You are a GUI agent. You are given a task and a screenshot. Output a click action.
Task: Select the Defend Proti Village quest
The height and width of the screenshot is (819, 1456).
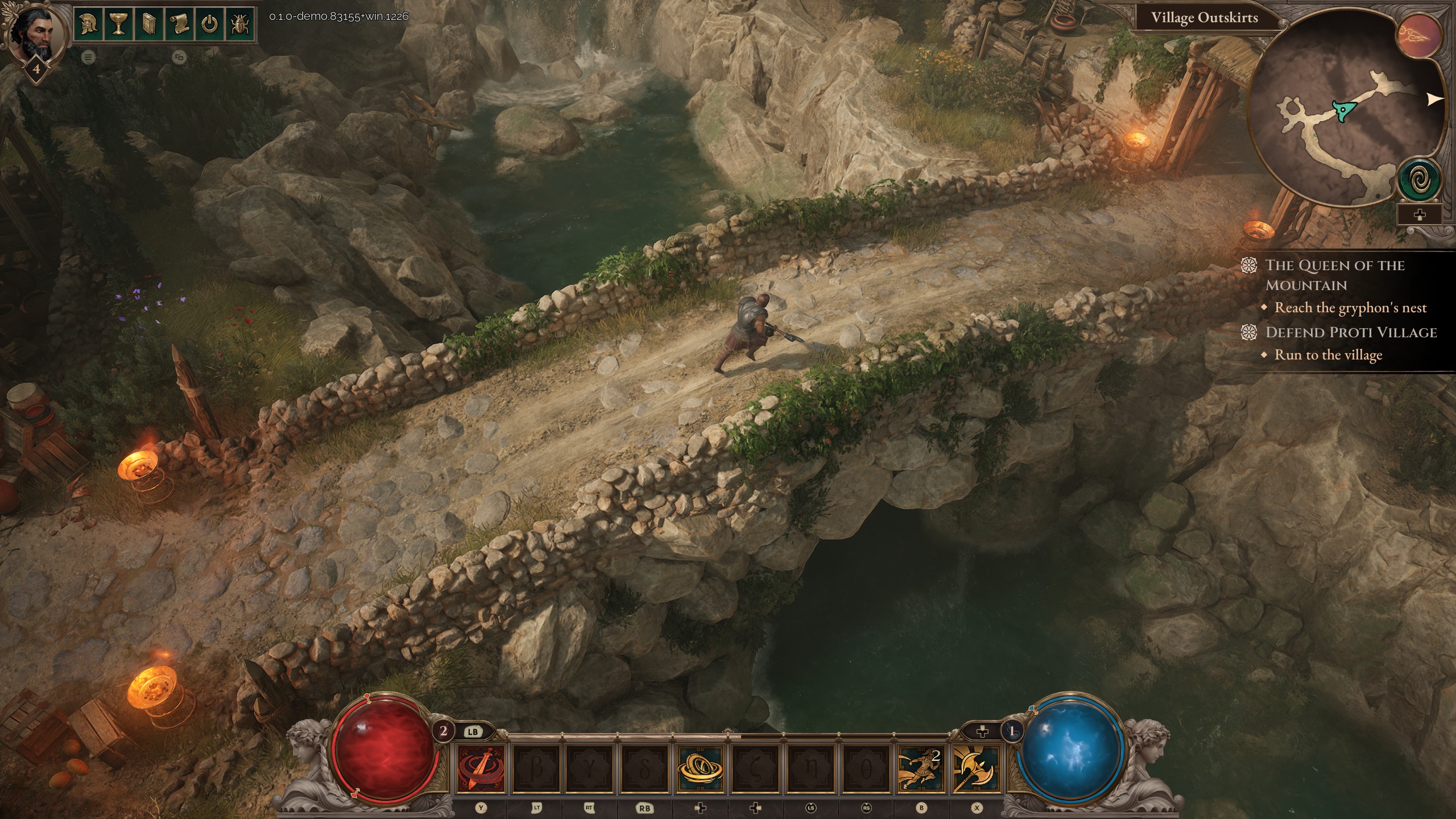coord(1351,333)
